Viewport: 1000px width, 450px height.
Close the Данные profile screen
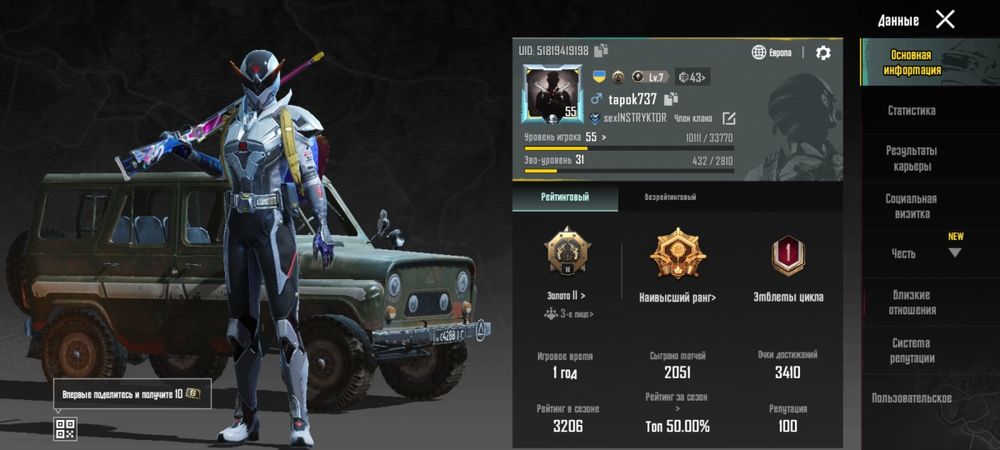point(945,19)
